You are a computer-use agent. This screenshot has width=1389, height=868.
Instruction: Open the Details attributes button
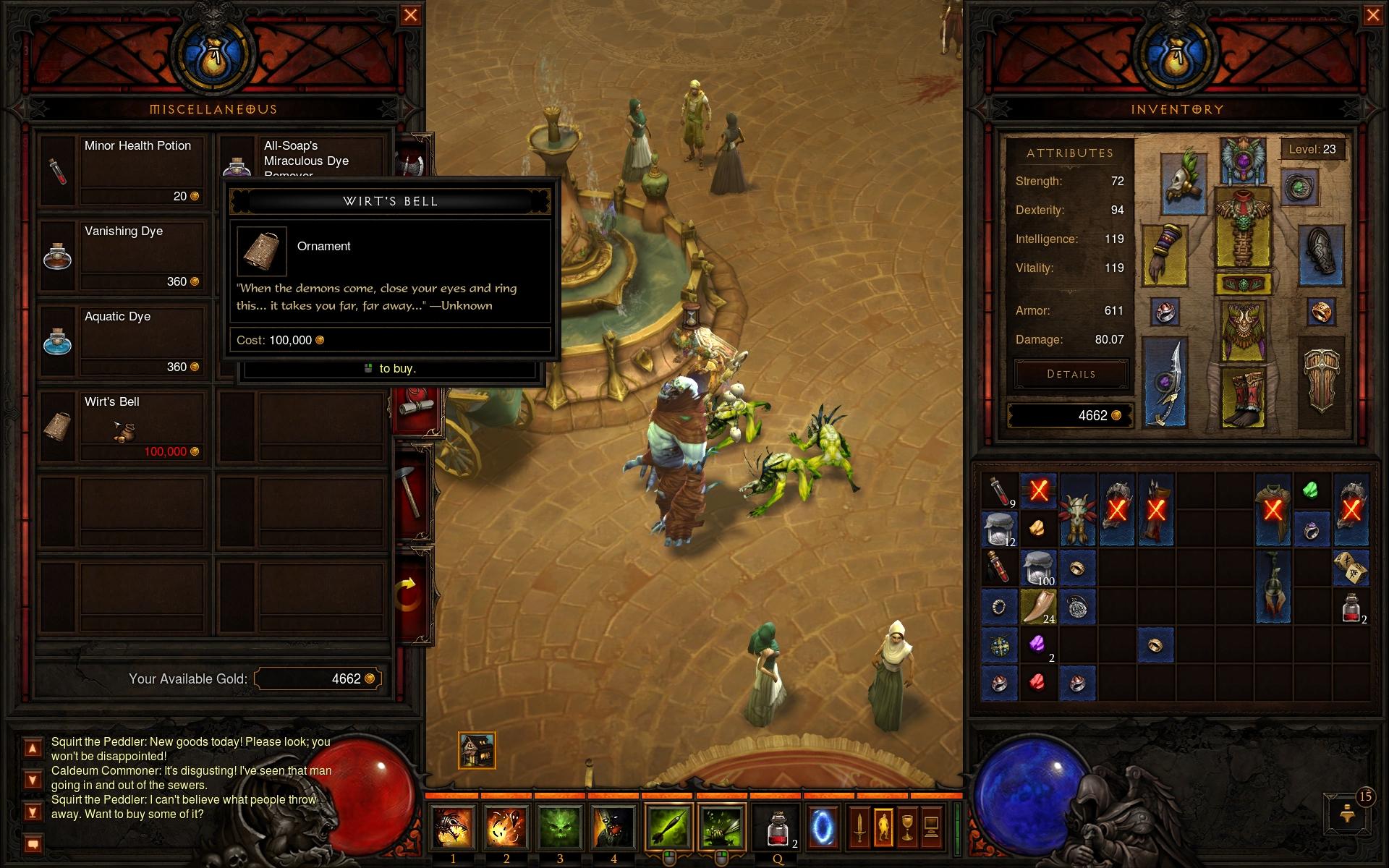[x=1071, y=374]
